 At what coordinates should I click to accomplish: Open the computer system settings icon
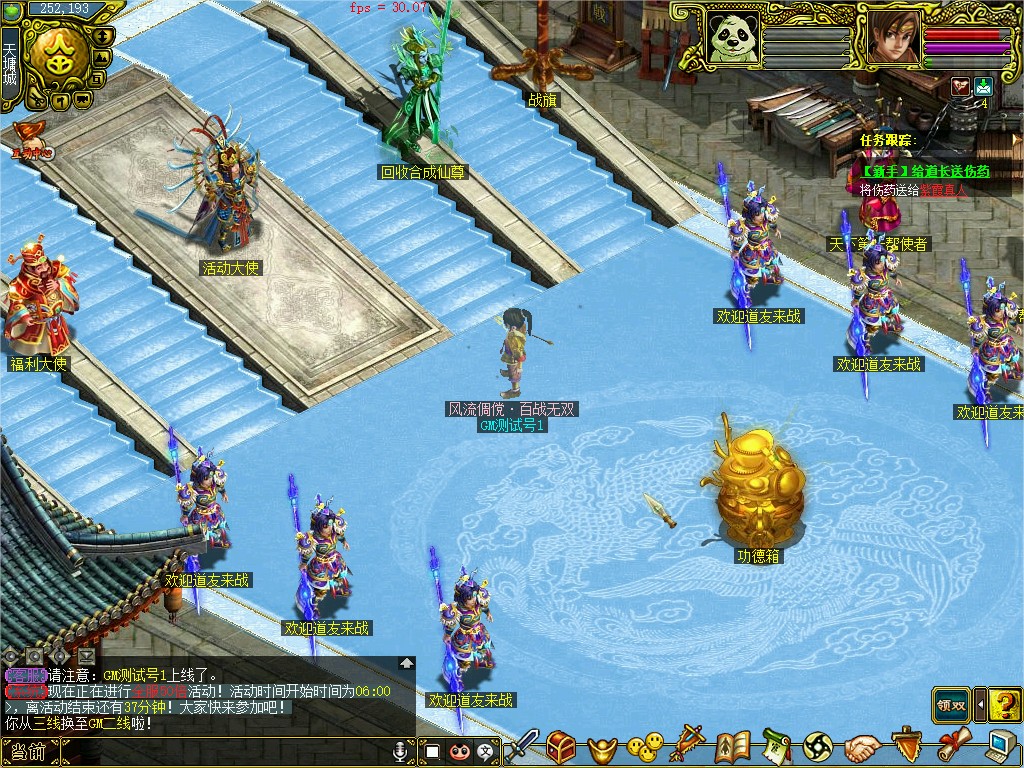click(x=1000, y=745)
